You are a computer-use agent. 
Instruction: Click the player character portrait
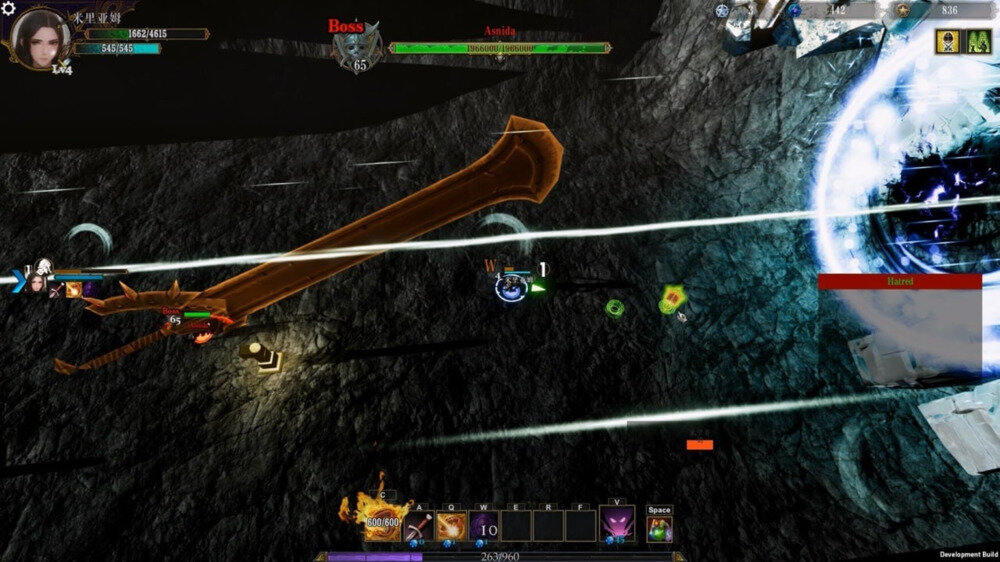38,36
